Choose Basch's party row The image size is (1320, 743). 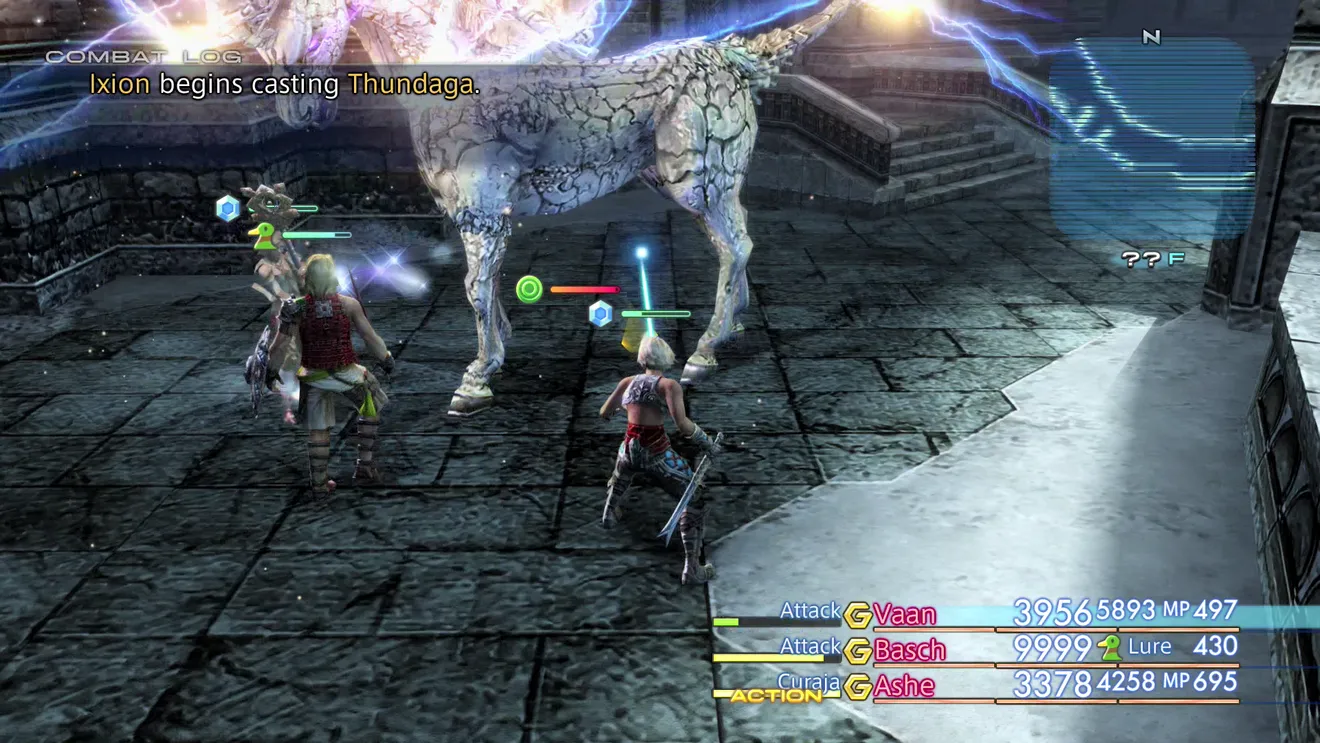click(x=909, y=650)
